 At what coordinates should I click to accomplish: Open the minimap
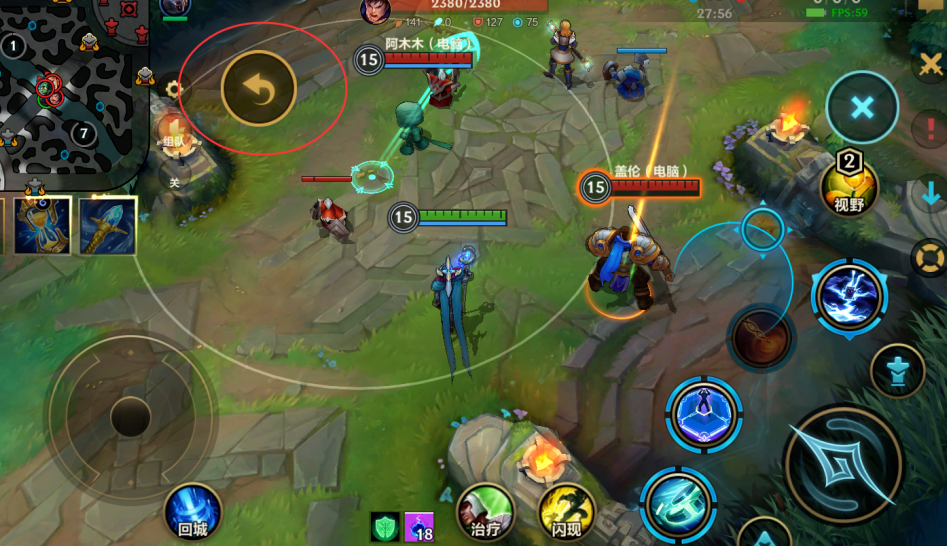tap(70, 90)
